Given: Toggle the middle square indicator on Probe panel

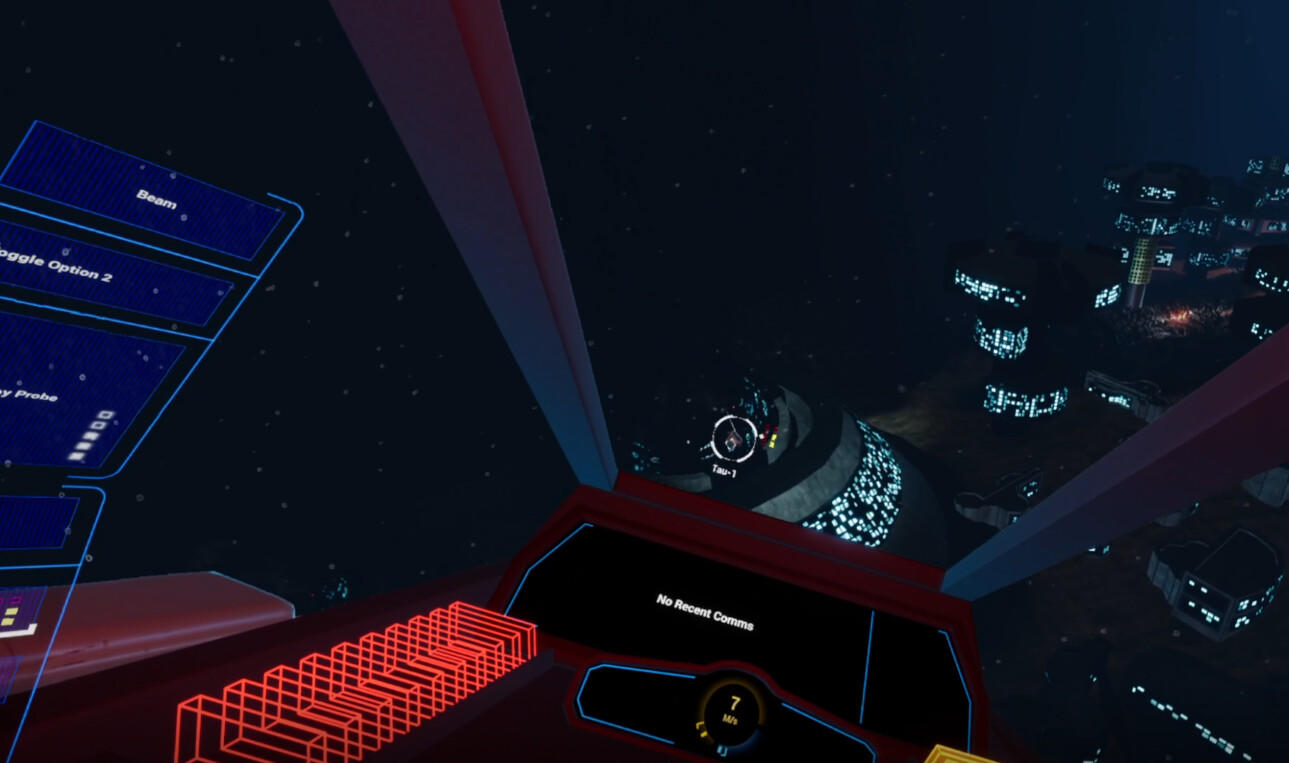Looking at the screenshot, I should pyautogui.click(x=90, y=436).
